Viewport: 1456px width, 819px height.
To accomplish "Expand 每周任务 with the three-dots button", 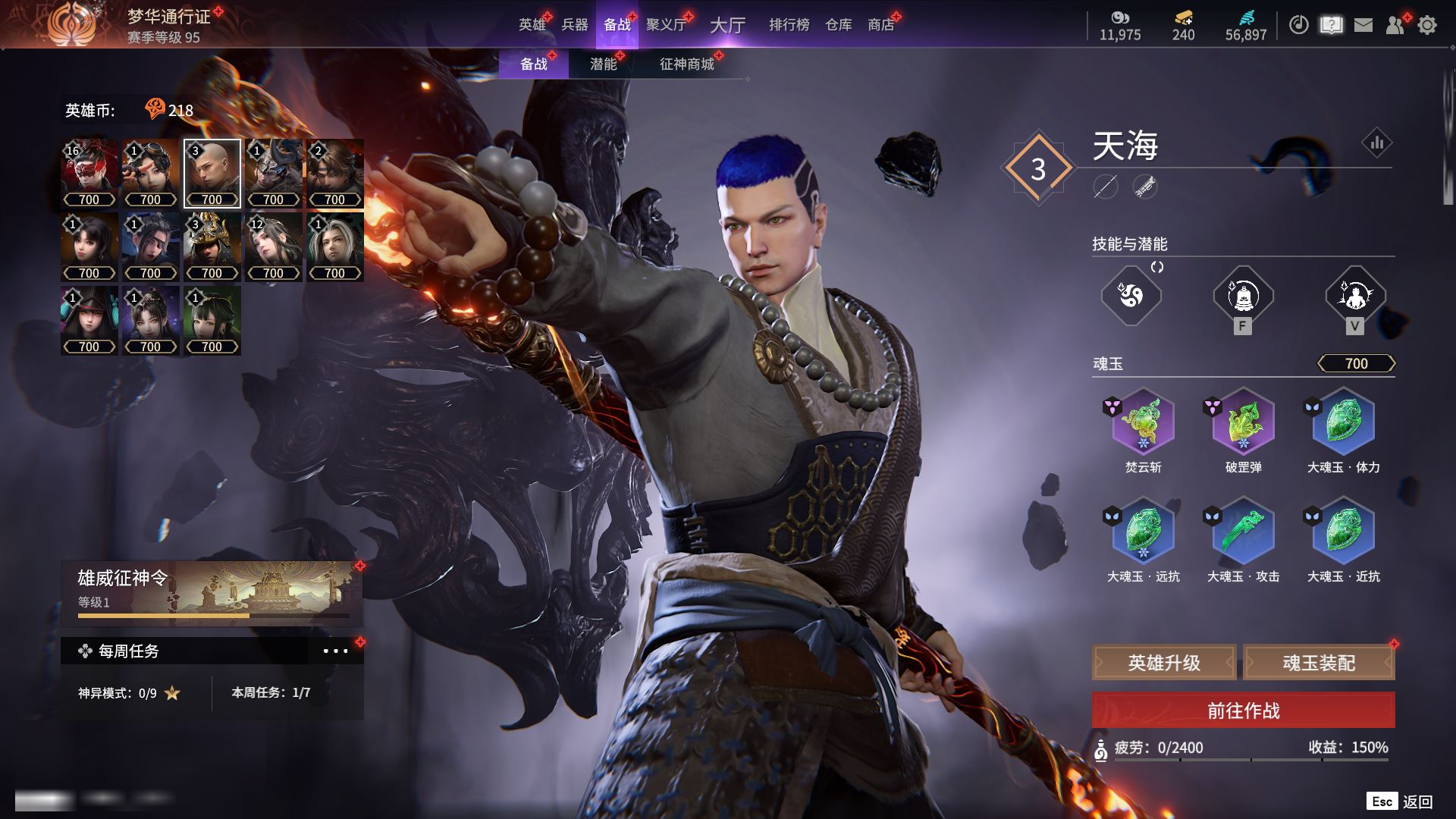I will pyautogui.click(x=335, y=651).
